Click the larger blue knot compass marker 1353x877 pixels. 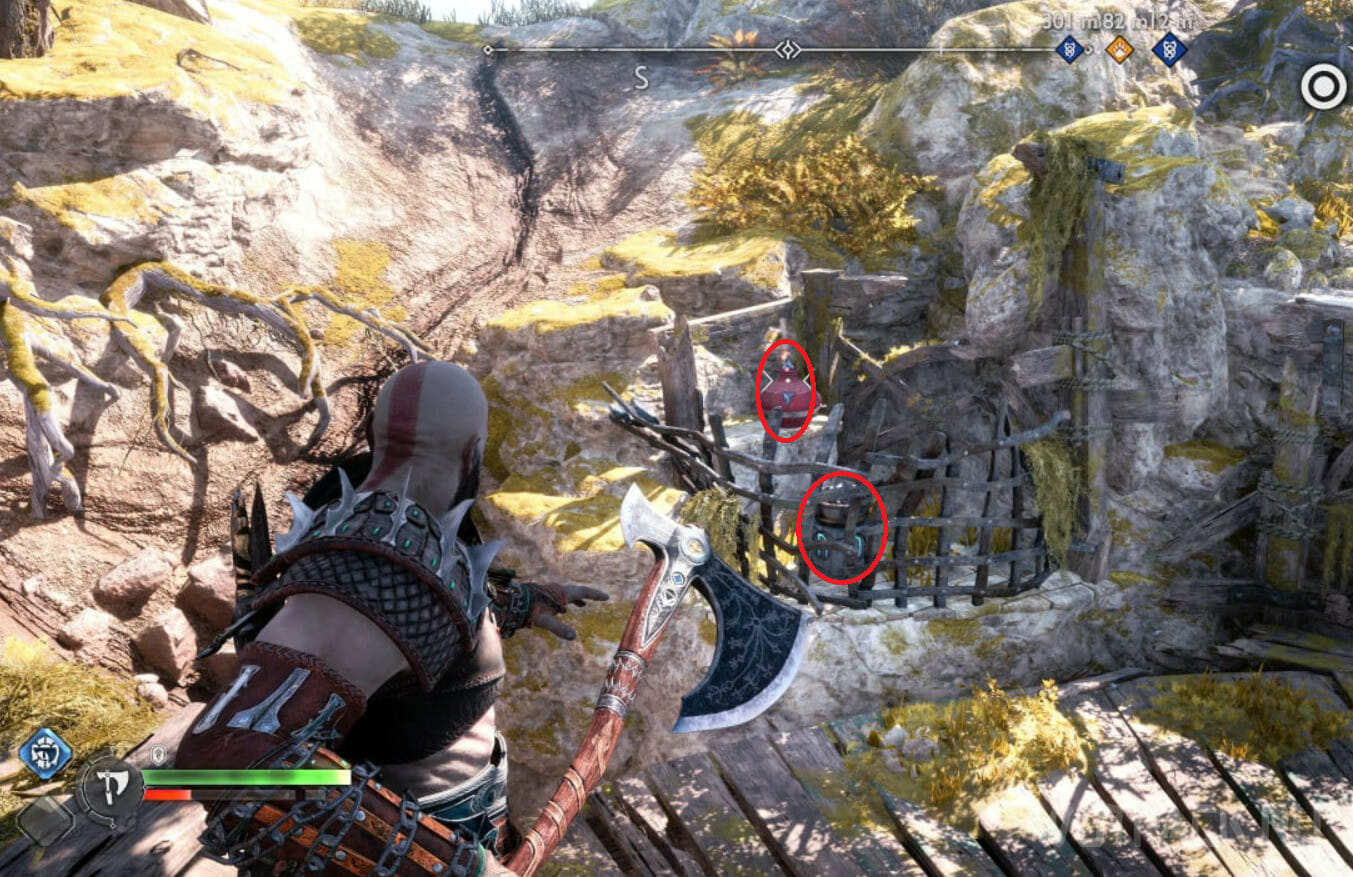[1169, 49]
